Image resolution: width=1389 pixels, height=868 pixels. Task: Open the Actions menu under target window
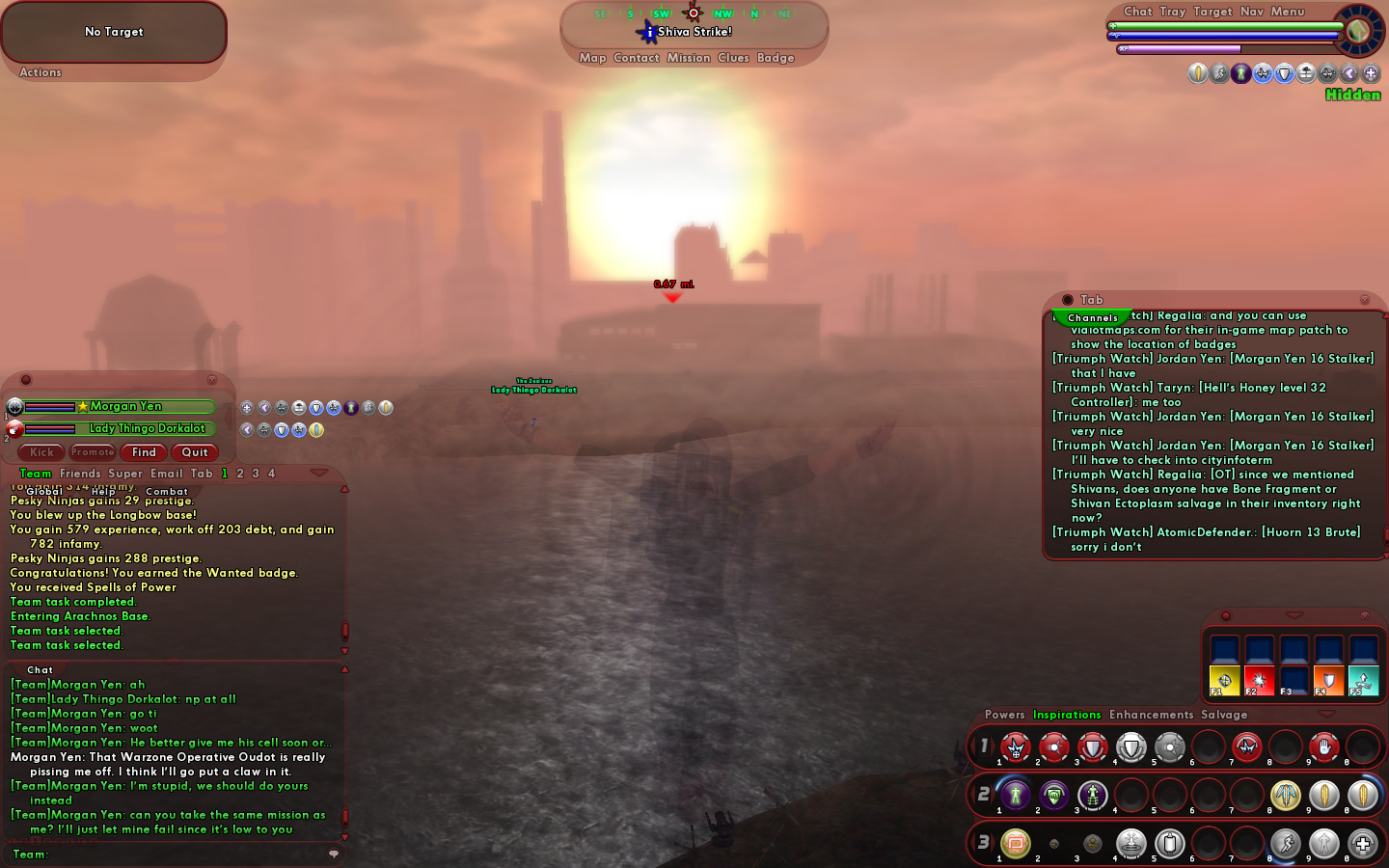click(x=41, y=72)
